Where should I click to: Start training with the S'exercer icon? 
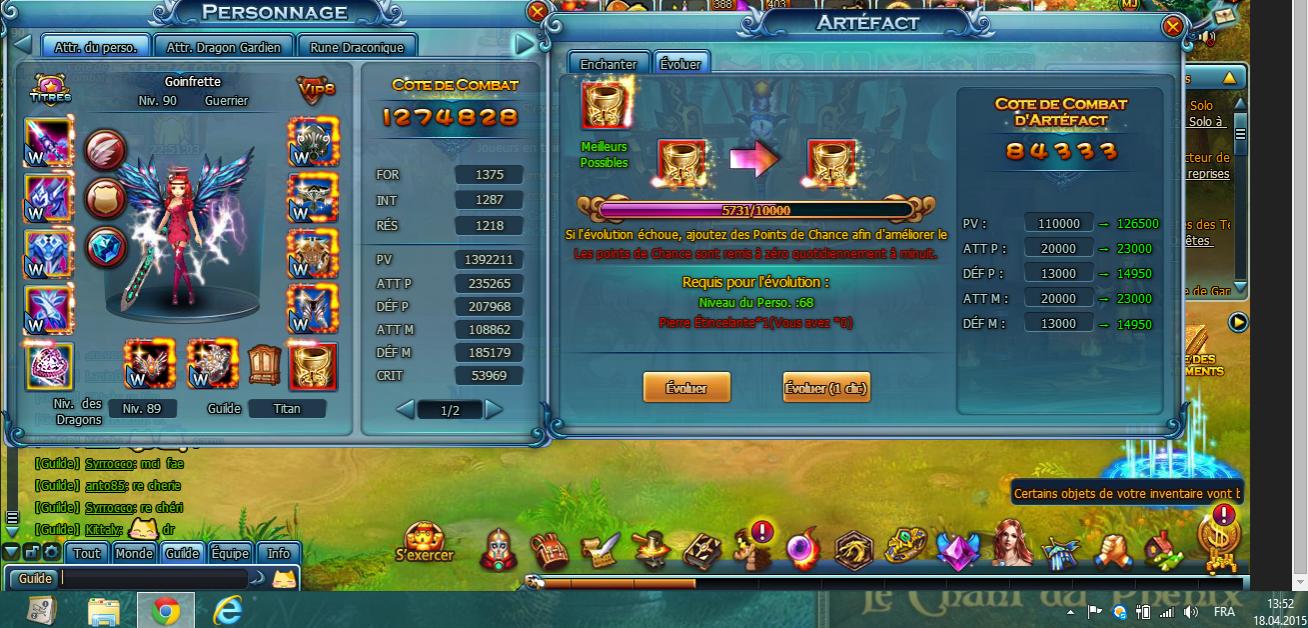[424, 542]
